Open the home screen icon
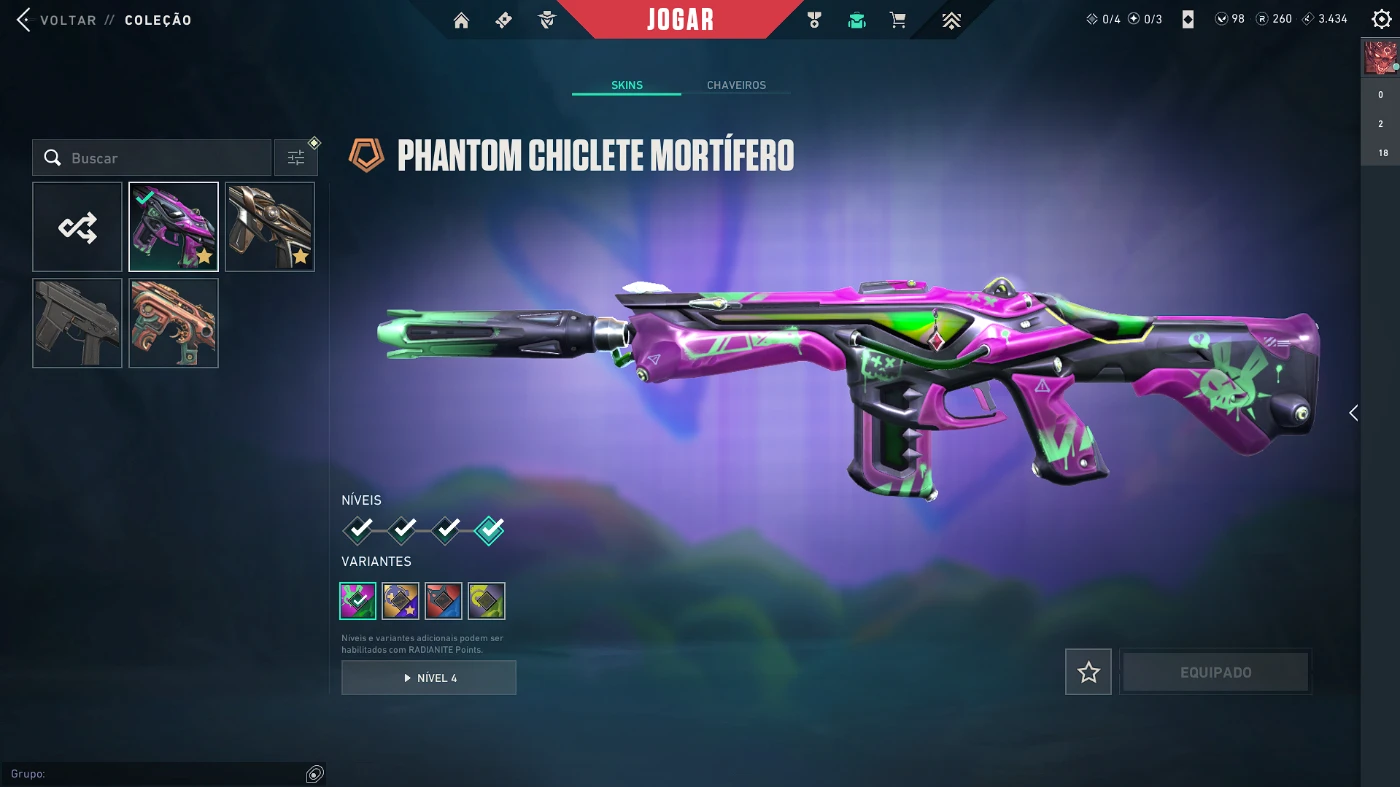This screenshot has height=787, width=1400. [461, 20]
